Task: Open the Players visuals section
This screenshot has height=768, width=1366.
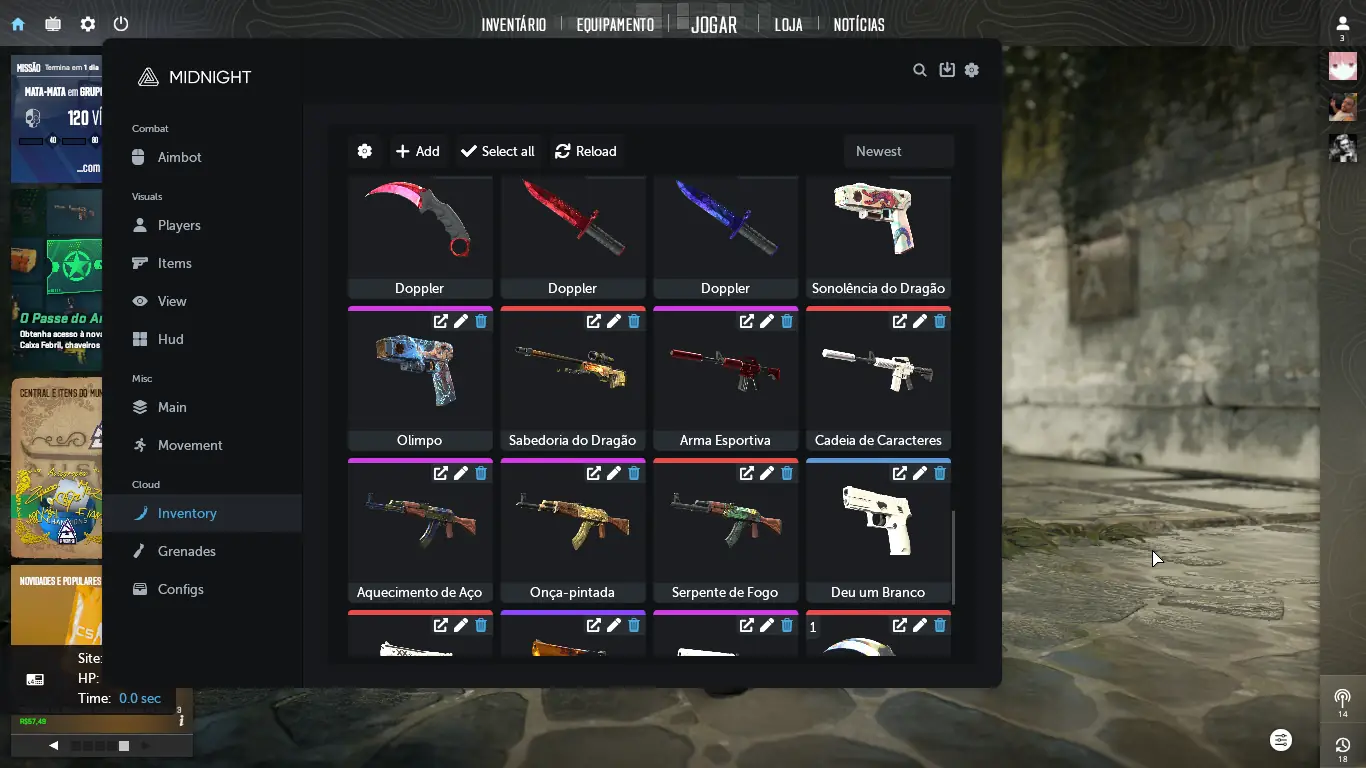Action: pyautogui.click(x=179, y=225)
